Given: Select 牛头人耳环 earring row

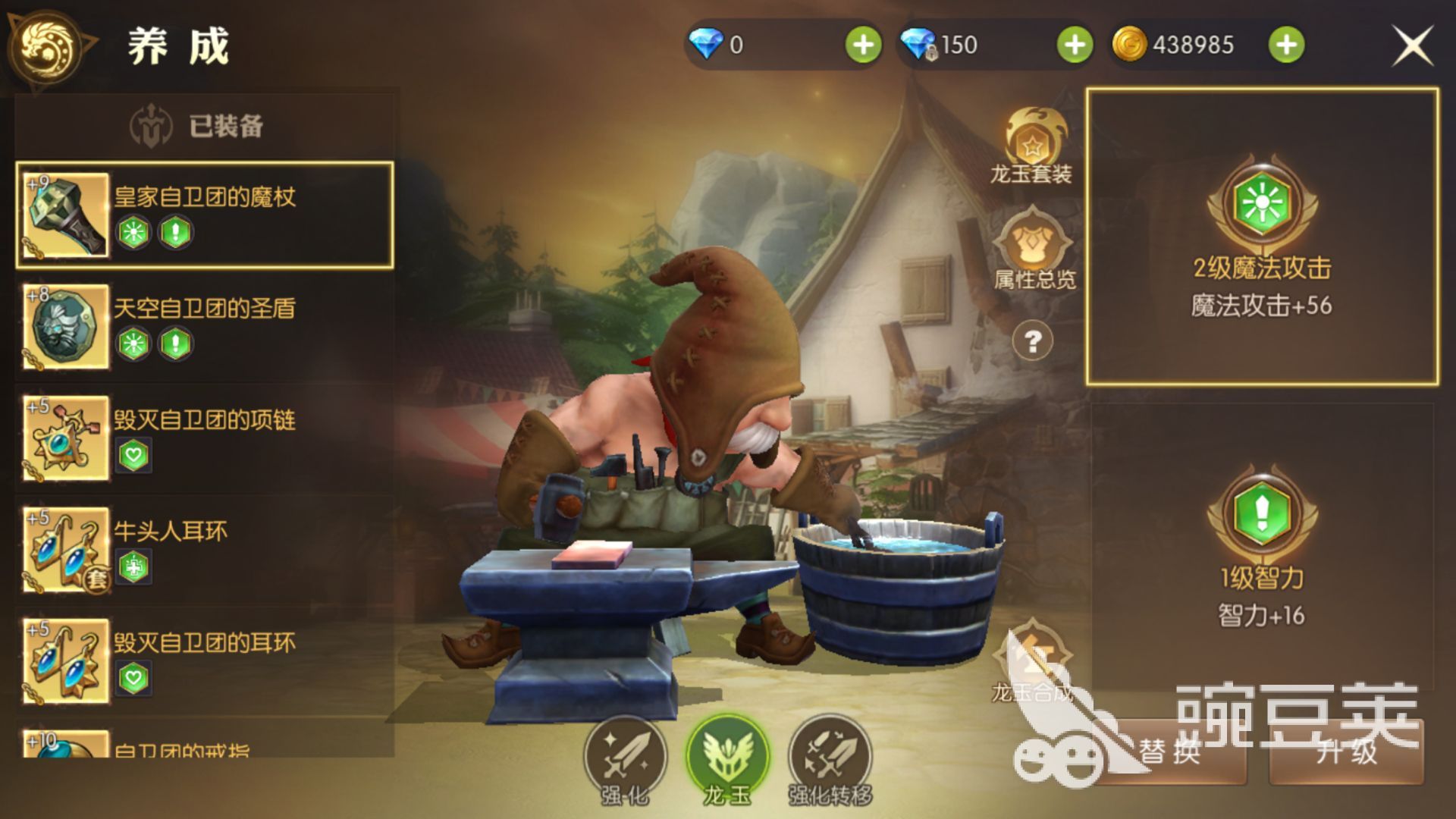Looking at the screenshot, I should tap(205, 549).
